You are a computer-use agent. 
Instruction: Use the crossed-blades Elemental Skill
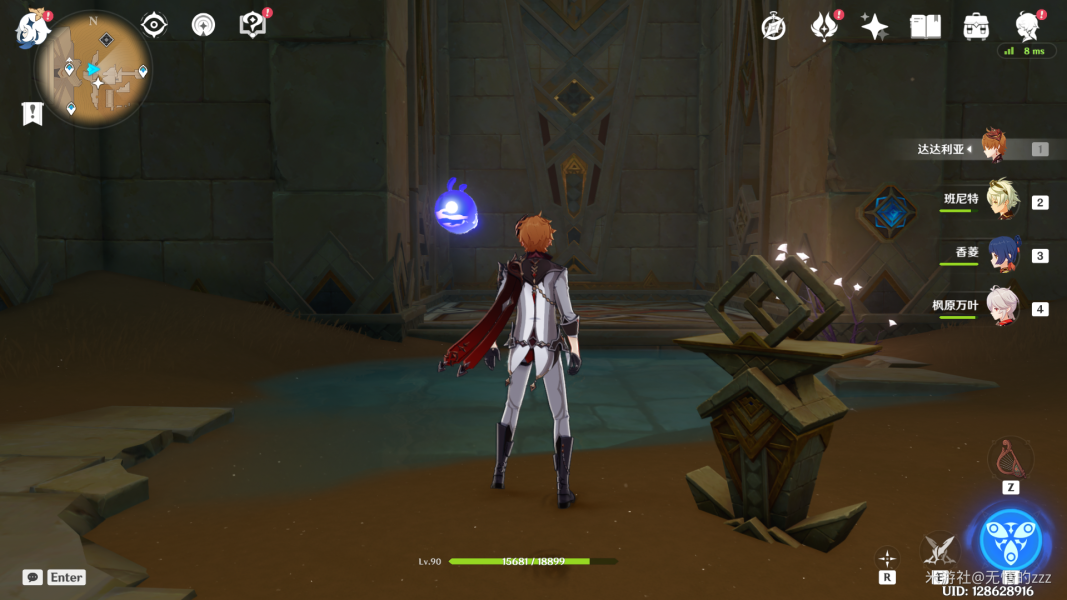click(938, 548)
